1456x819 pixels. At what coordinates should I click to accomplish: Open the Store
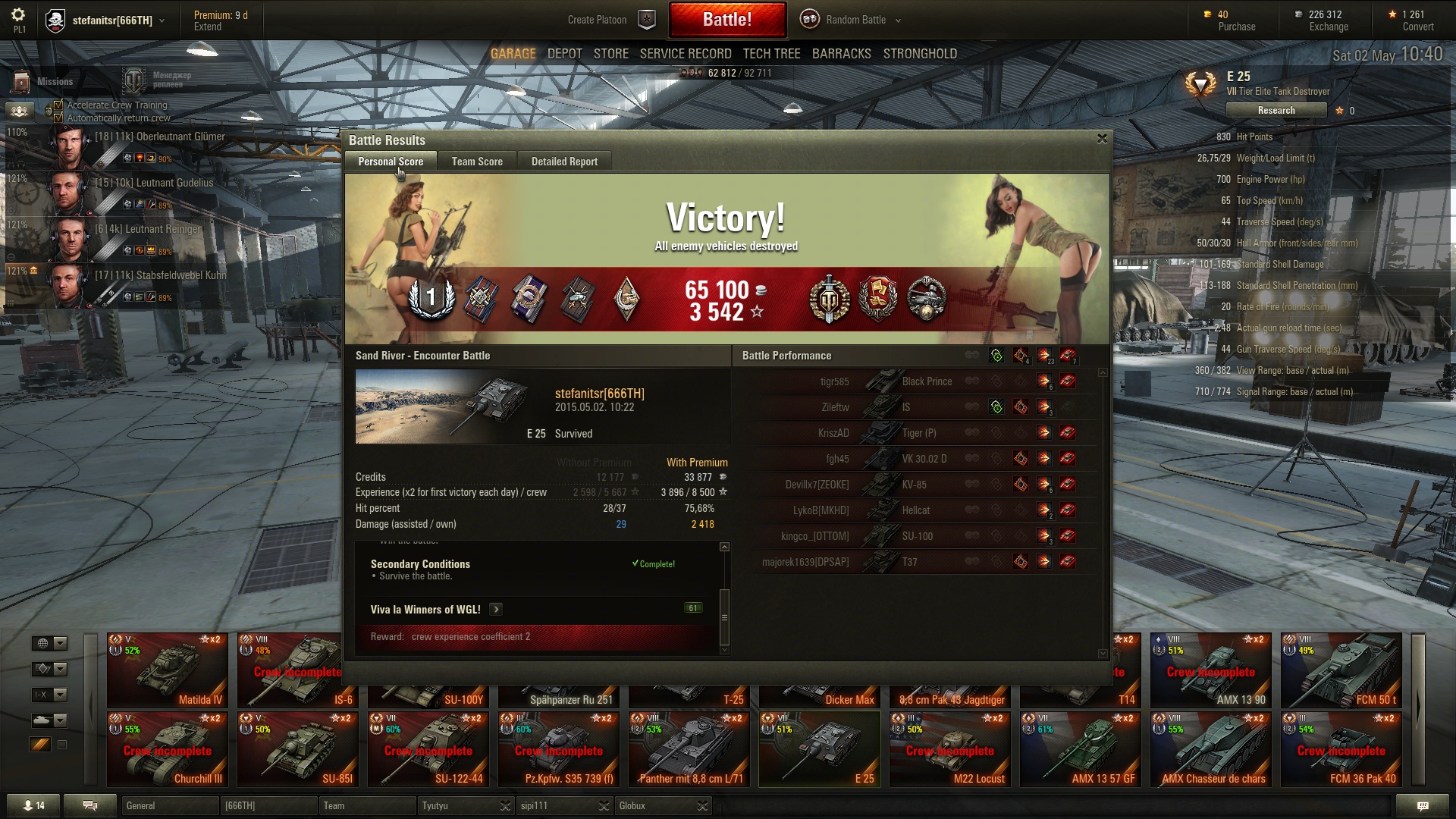click(x=610, y=54)
